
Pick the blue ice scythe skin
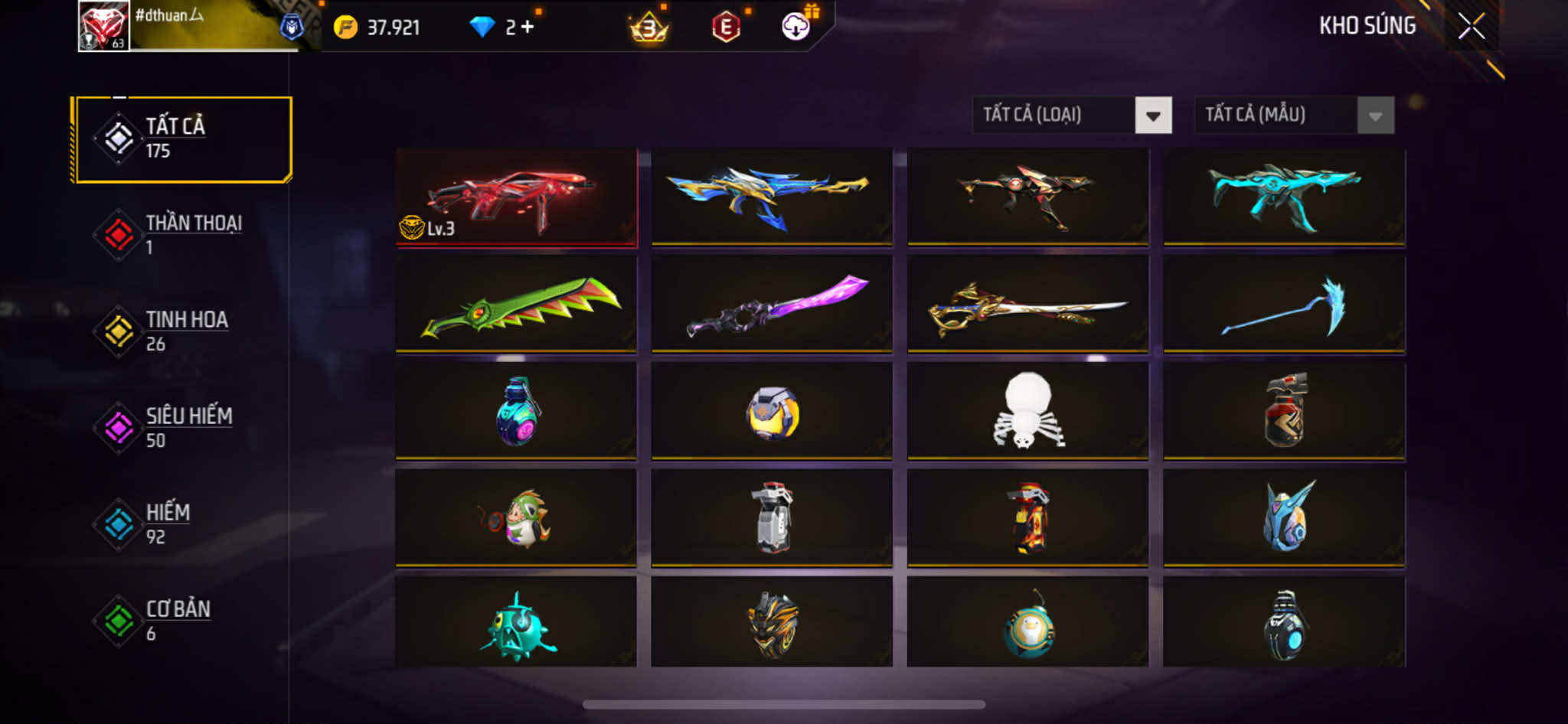pos(1284,305)
